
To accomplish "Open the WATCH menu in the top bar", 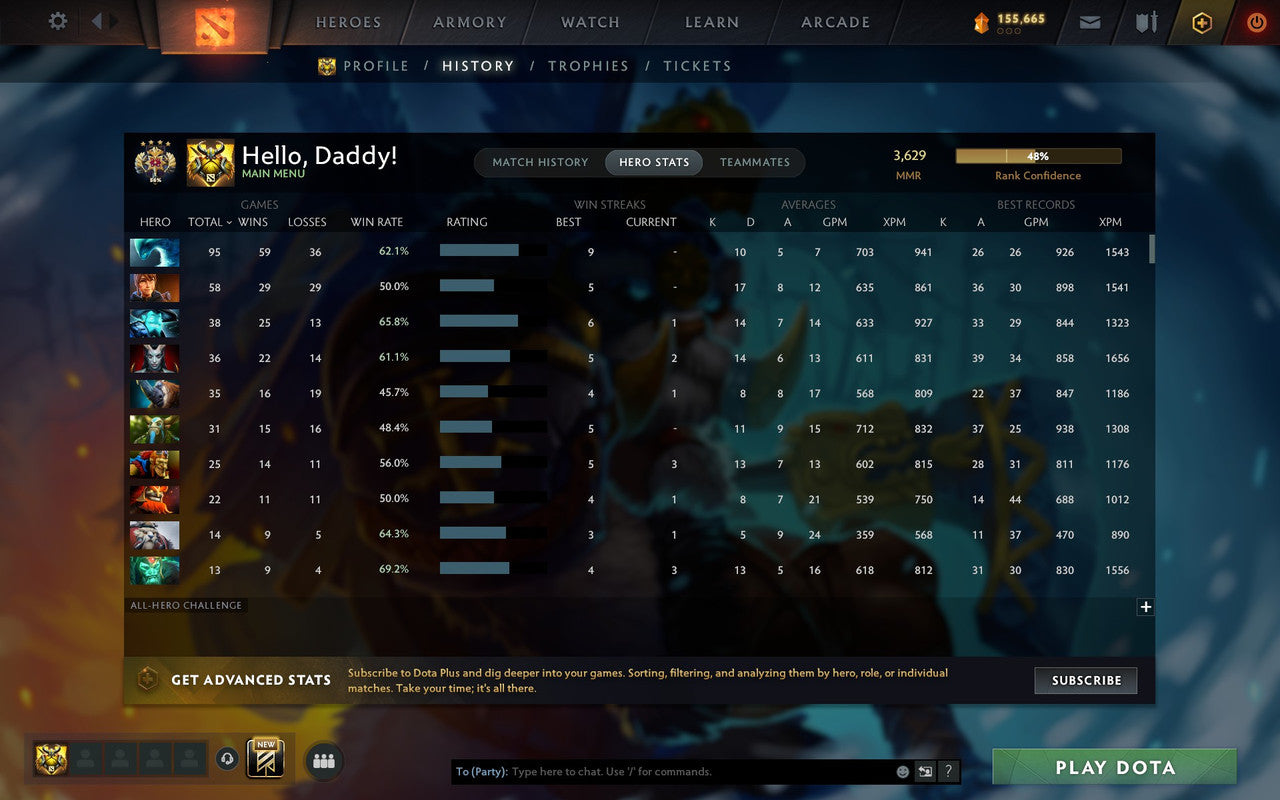I will pyautogui.click(x=590, y=22).
